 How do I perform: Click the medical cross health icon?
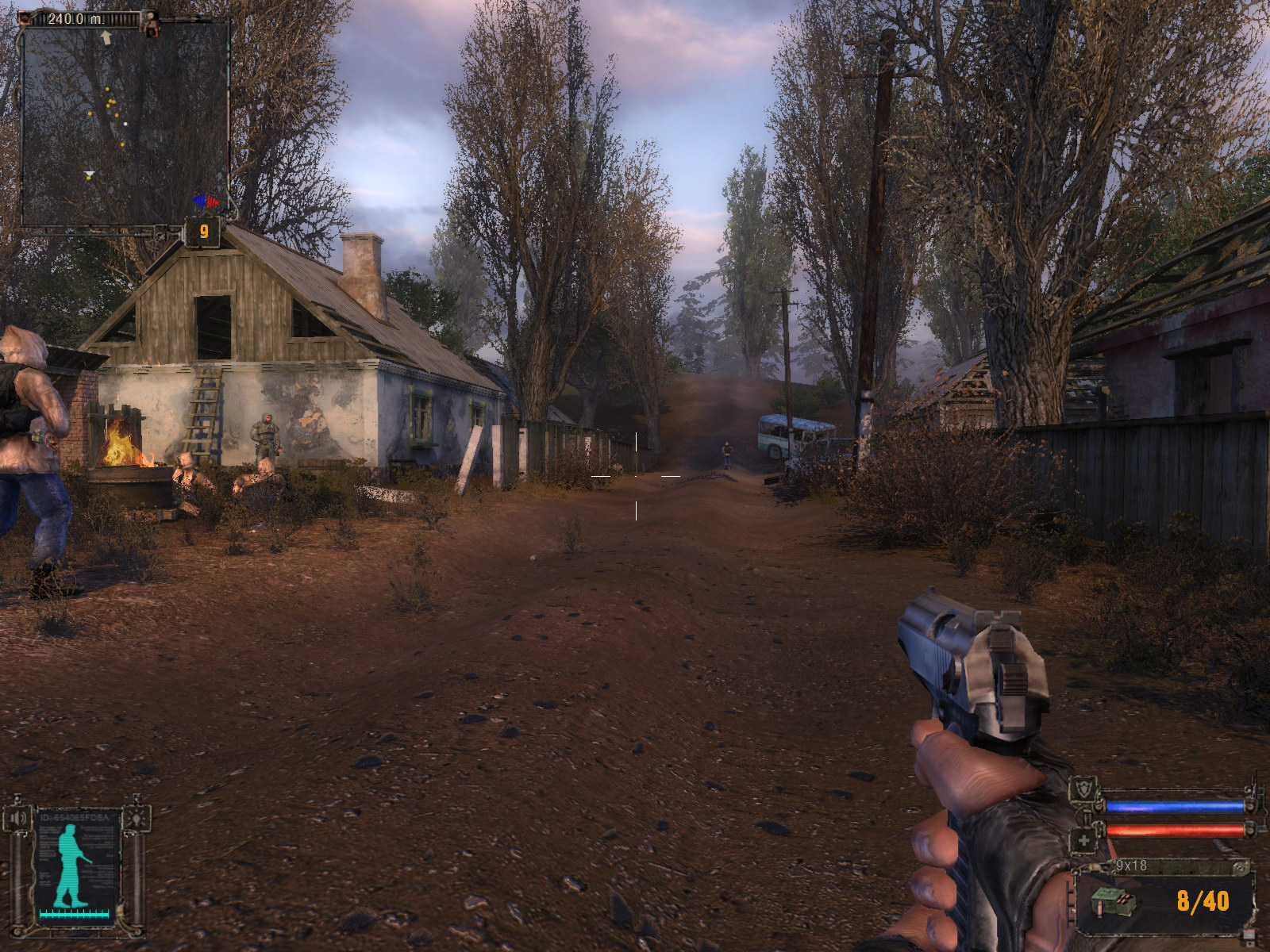click(1083, 839)
